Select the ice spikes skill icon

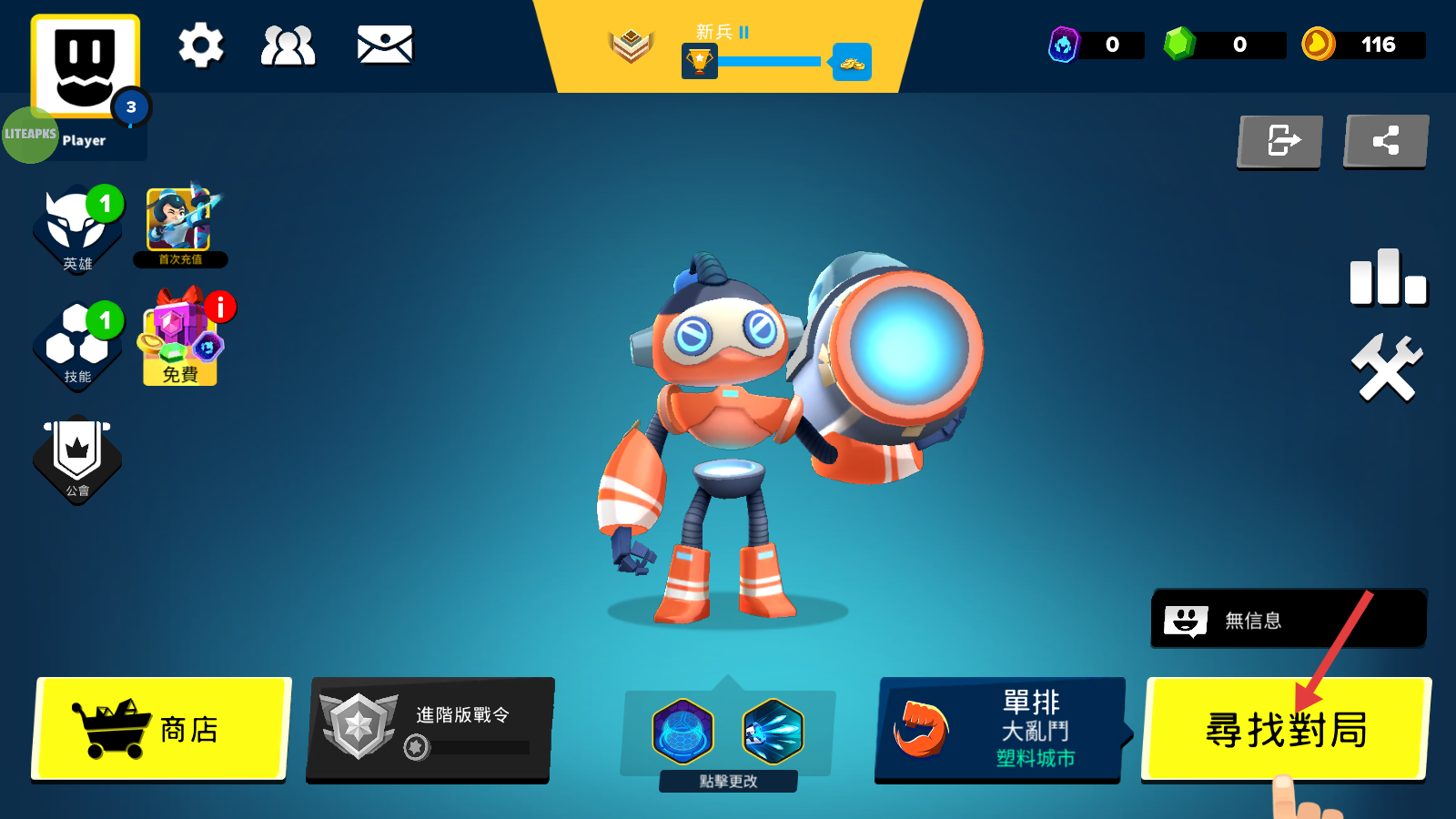(773, 731)
